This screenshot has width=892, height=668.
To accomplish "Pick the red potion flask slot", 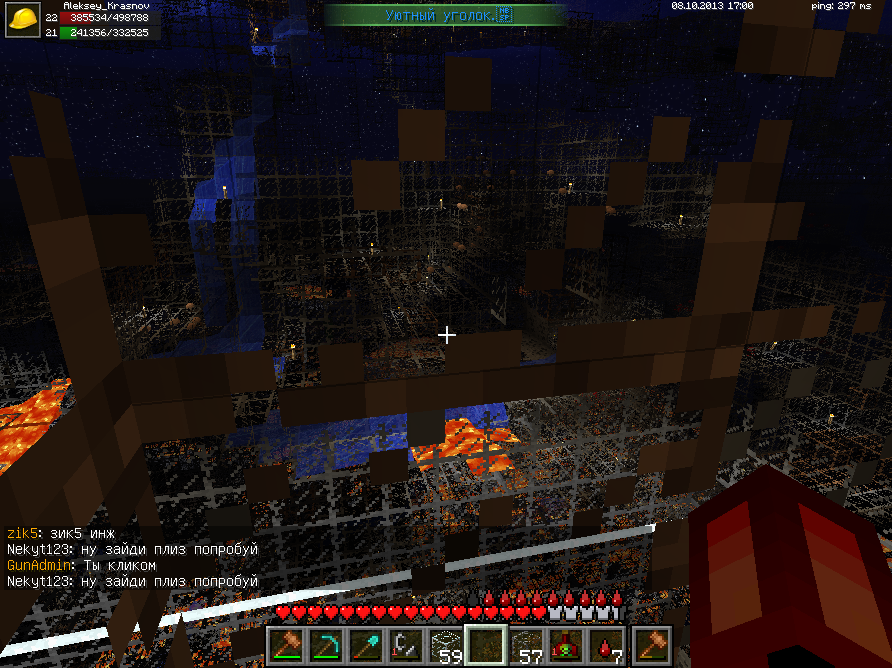I will [567, 645].
